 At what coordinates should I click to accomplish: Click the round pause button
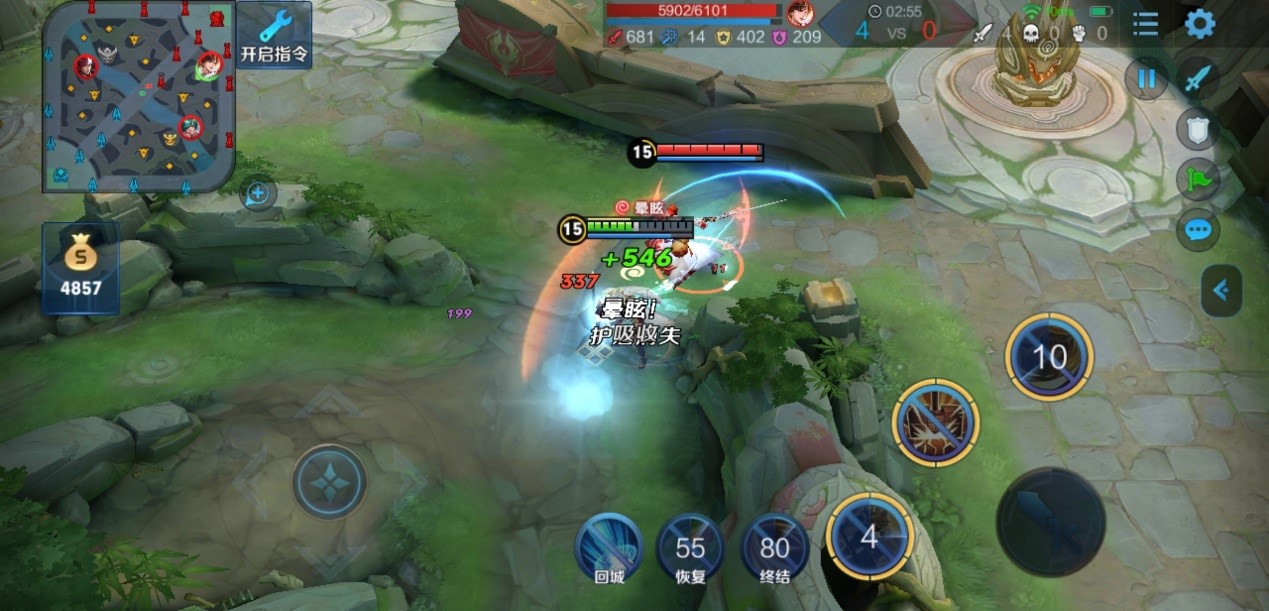click(1146, 79)
